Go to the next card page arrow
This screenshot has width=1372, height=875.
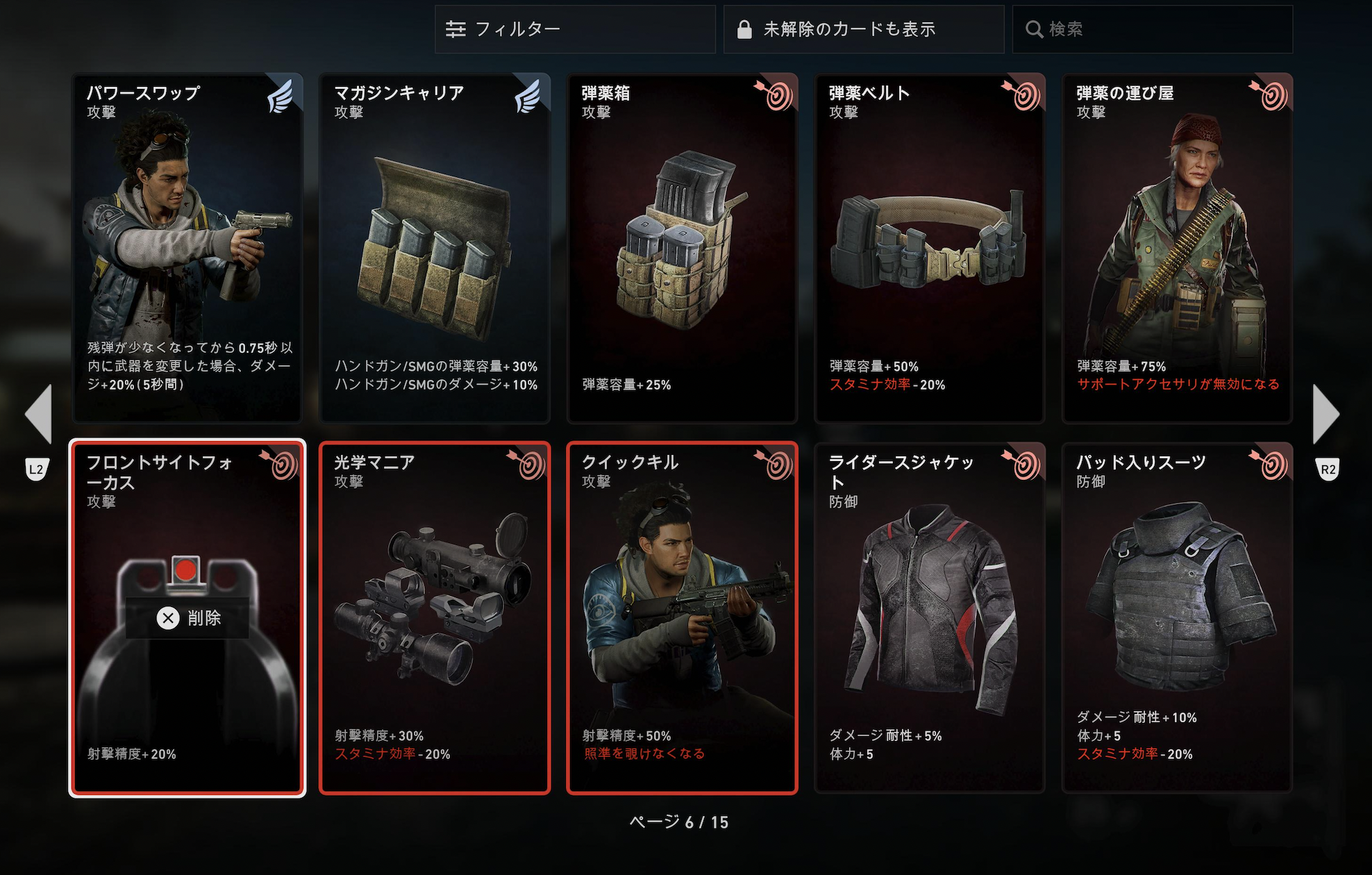[1325, 414]
